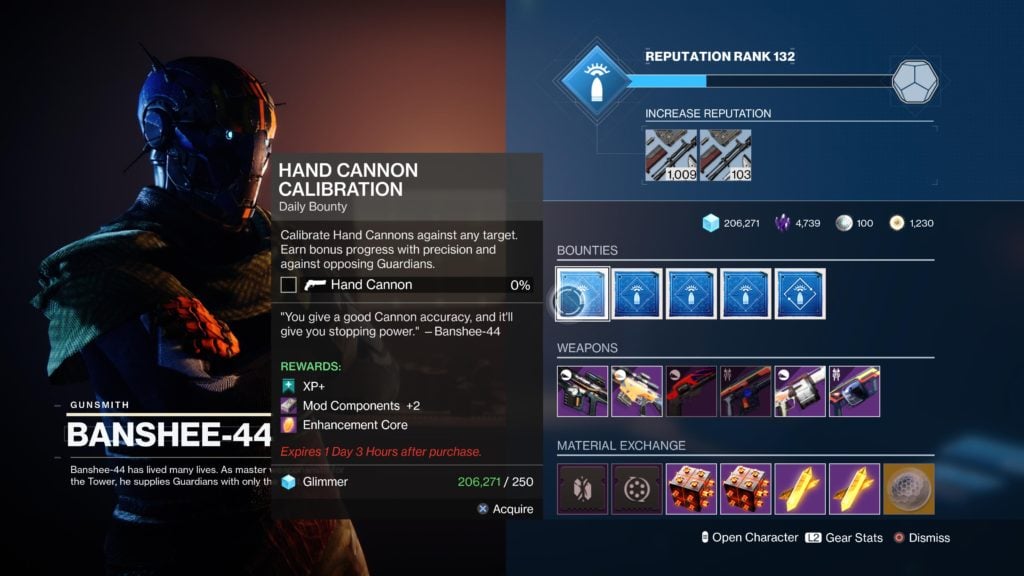This screenshot has width=1024, height=576.
Task: Inspect the dark rifle in Weapons
Action: click(583, 391)
